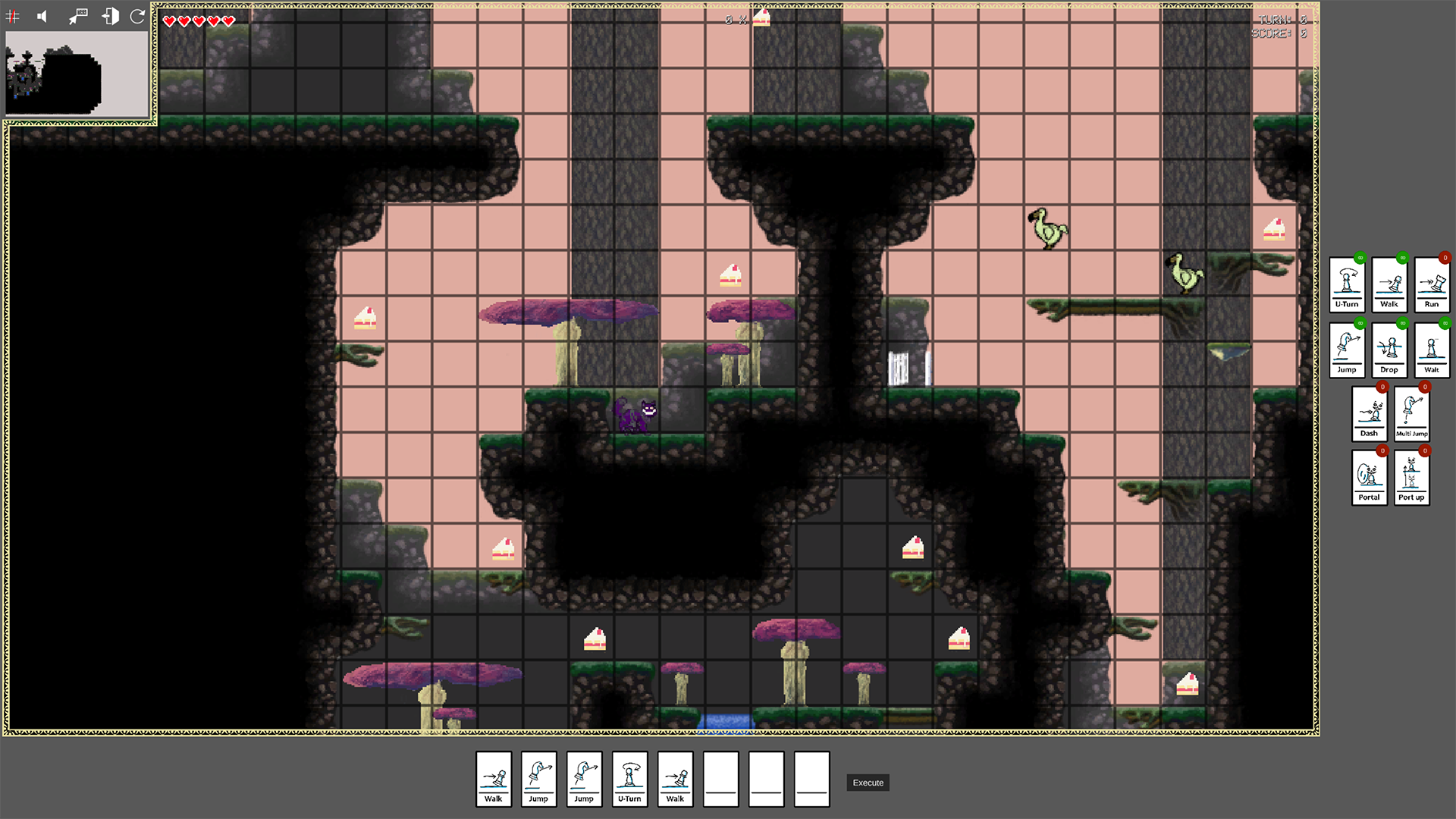Choose the Run card
The width and height of the screenshot is (1456, 819).
(x=1432, y=284)
